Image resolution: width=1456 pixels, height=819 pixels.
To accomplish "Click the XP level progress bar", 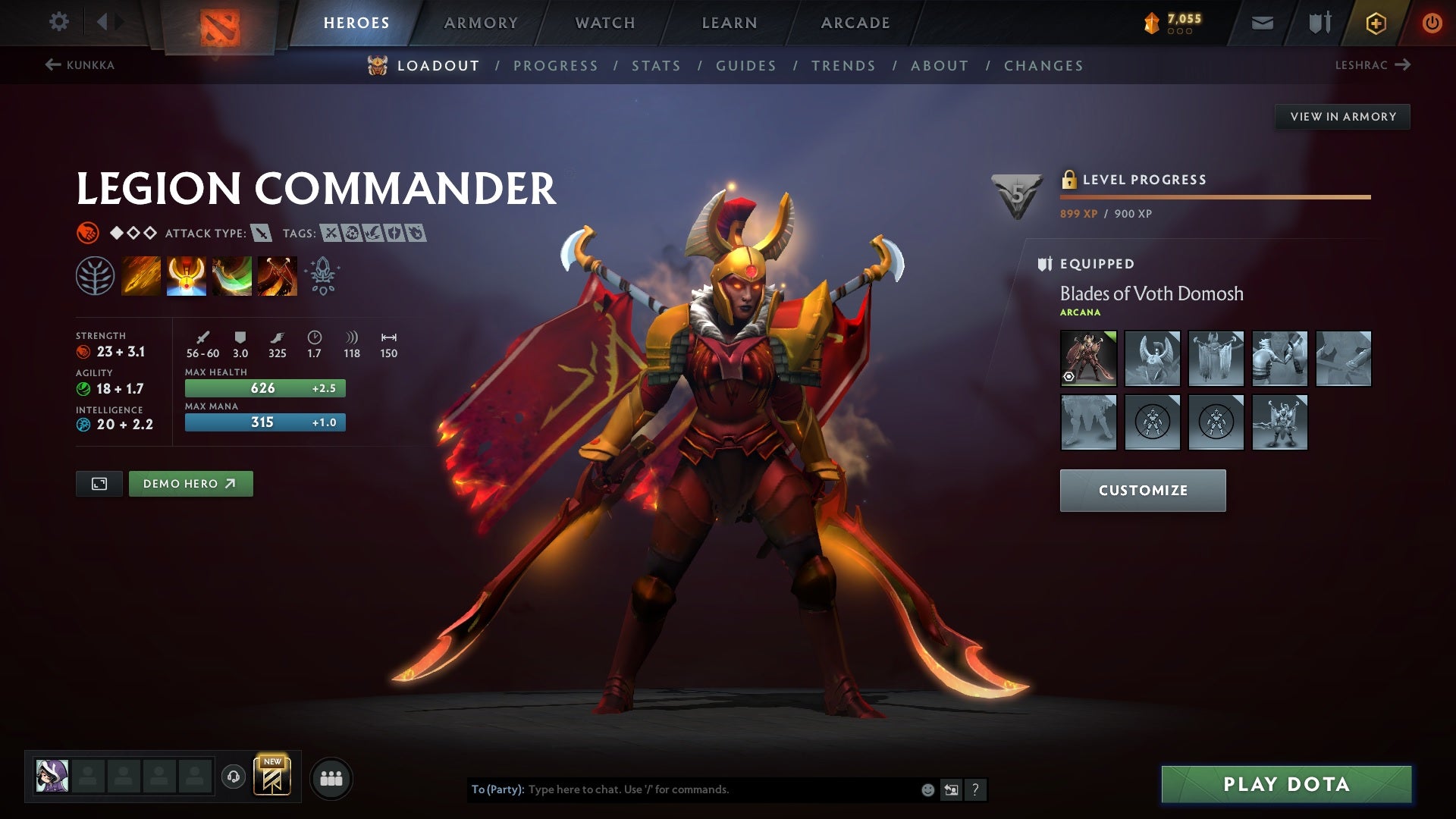I will [1213, 196].
